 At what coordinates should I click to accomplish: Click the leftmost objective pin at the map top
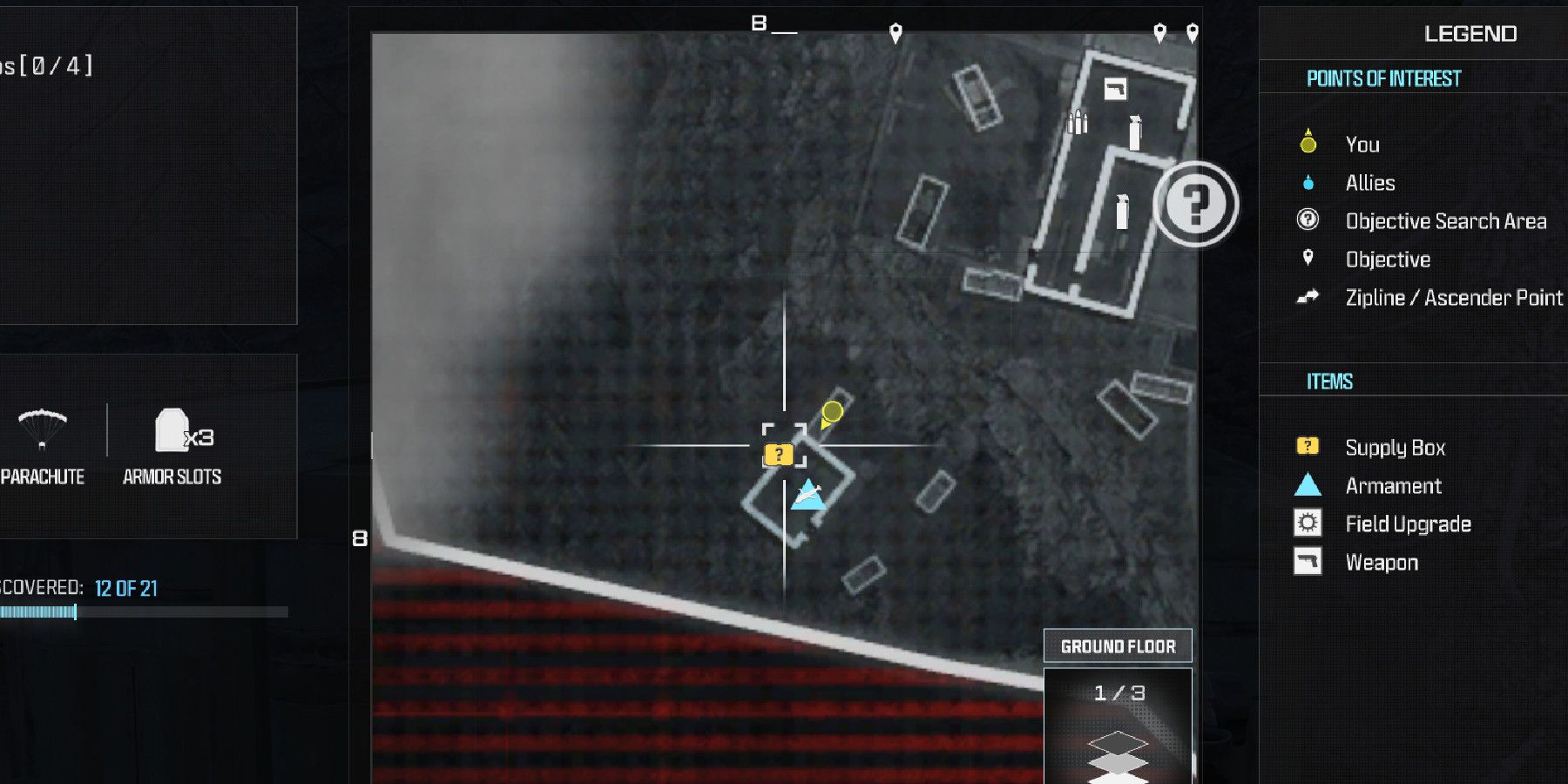coord(894,31)
